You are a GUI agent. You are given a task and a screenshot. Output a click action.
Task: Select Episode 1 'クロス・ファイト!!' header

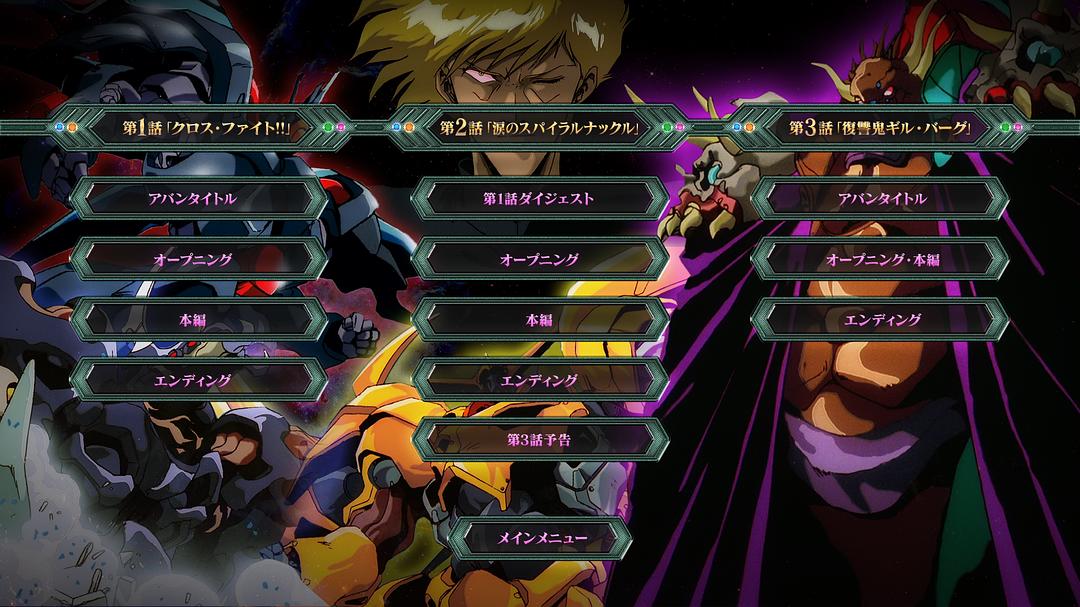click(199, 128)
